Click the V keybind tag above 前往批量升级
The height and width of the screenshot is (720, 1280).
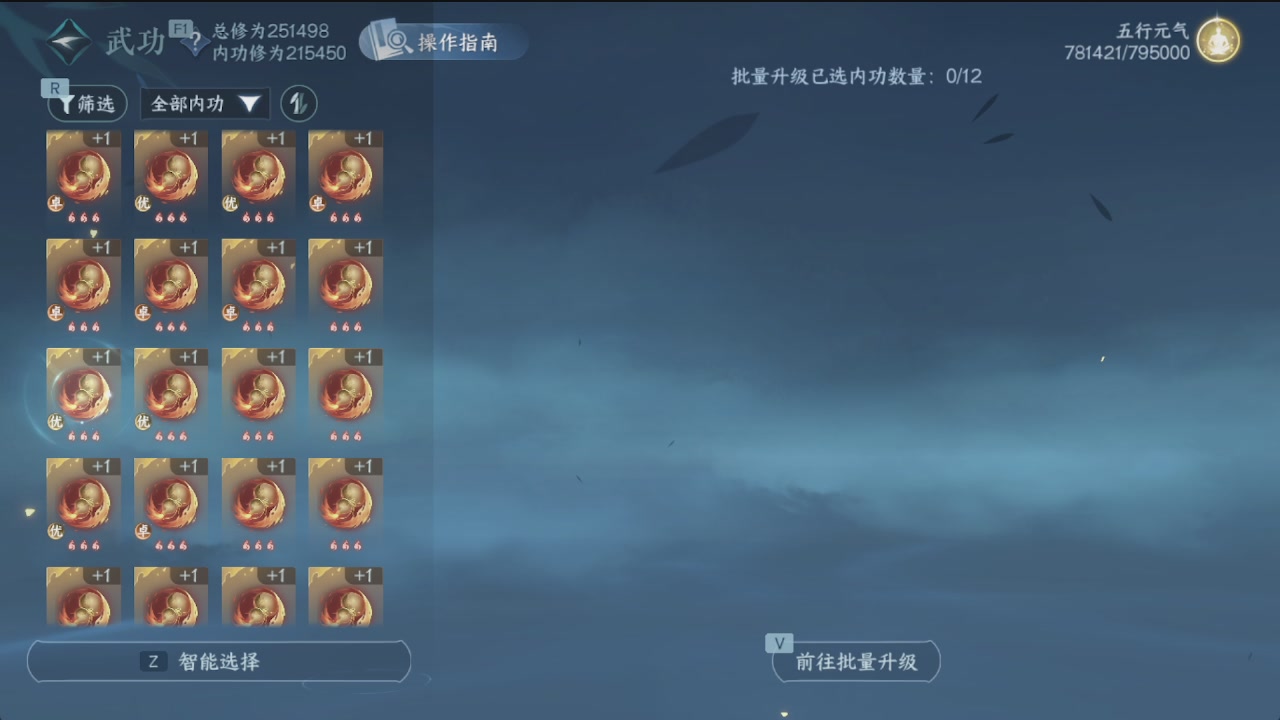coord(778,643)
